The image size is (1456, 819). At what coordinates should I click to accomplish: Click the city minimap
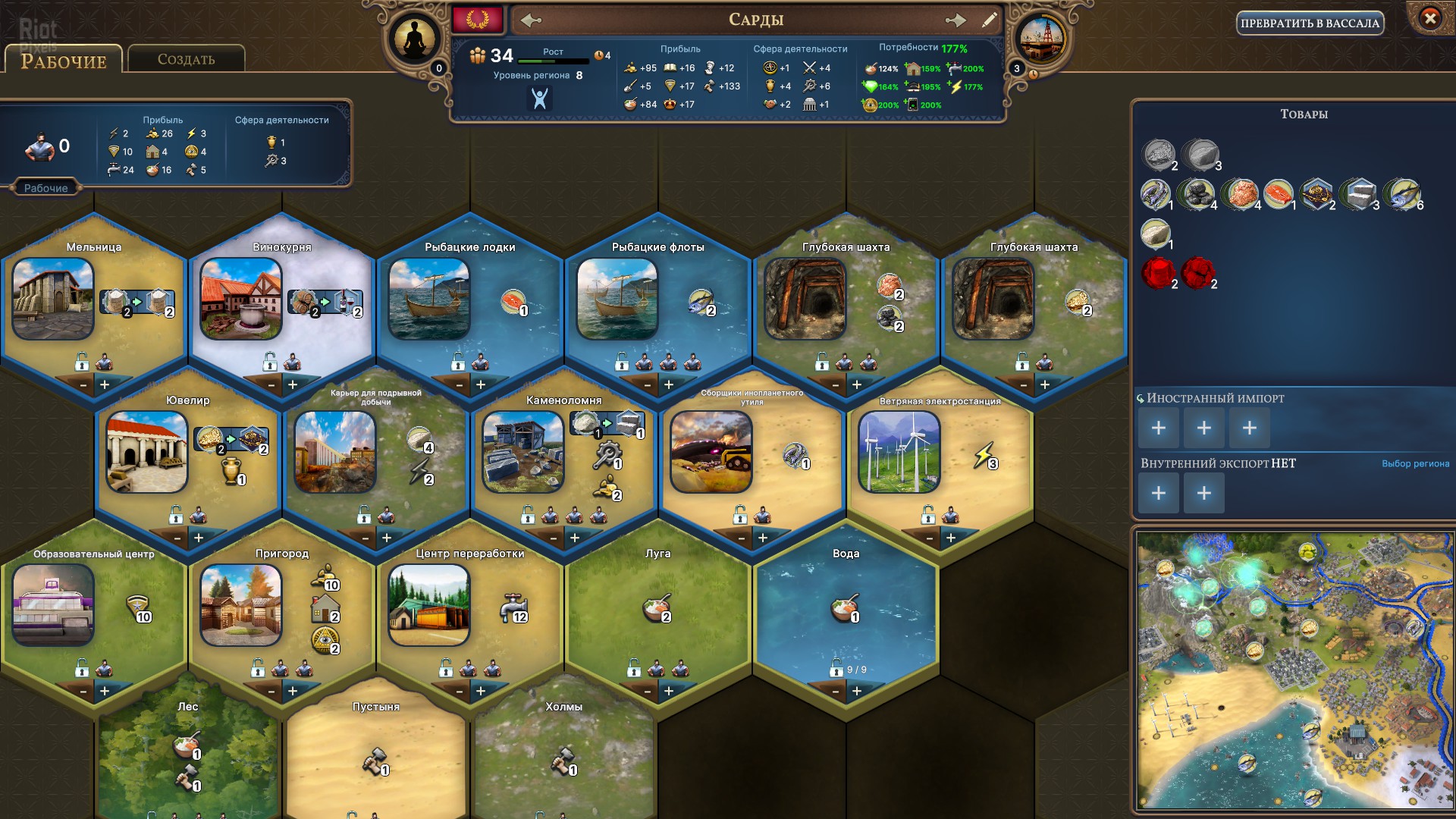pyautogui.click(x=1292, y=671)
